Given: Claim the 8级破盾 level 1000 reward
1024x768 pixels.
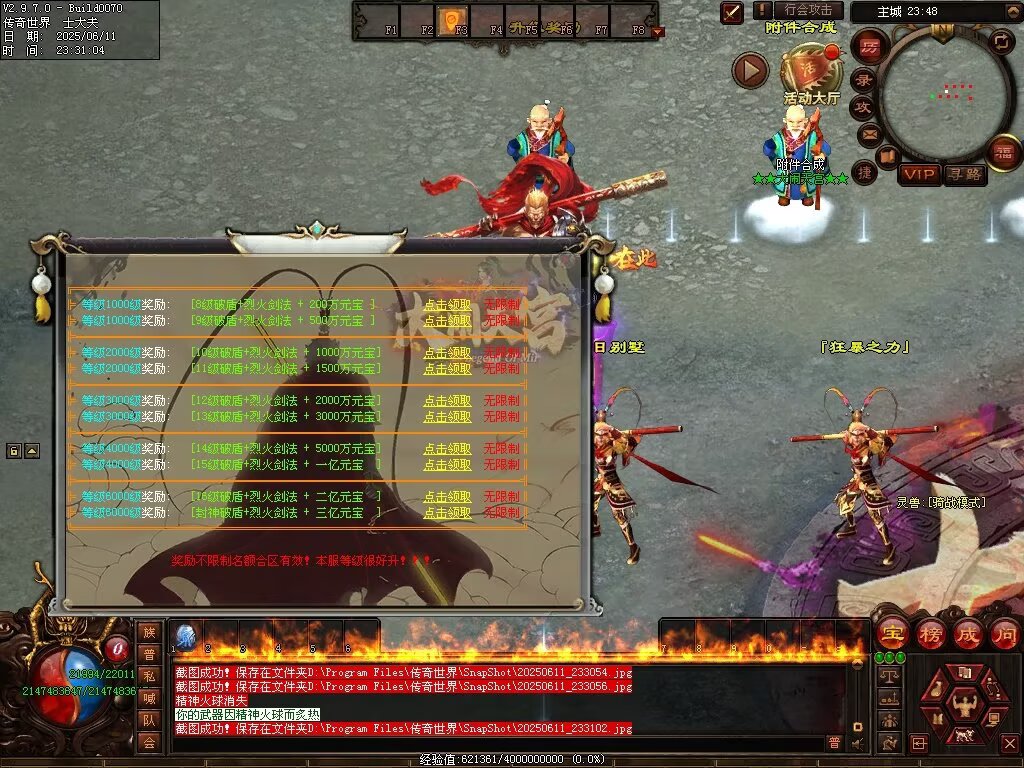Looking at the screenshot, I should click(447, 305).
